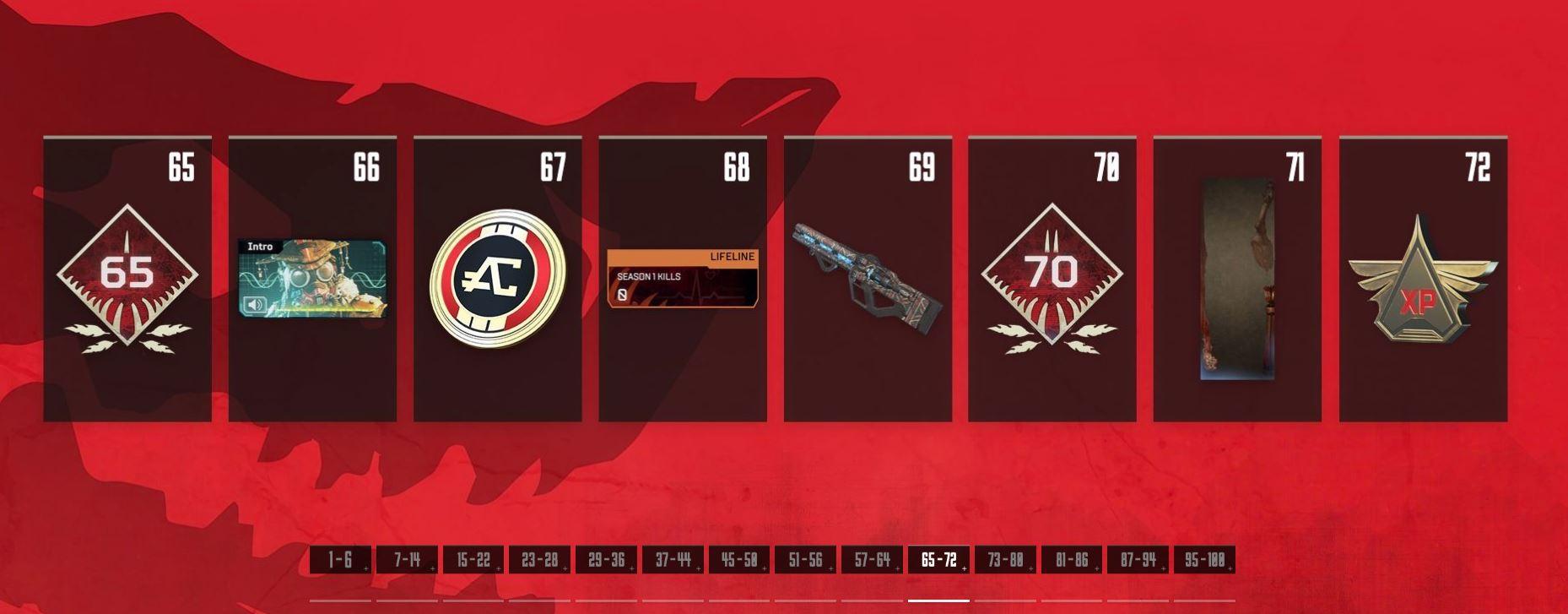Jump to the 95-100 rewards tab

(x=1204, y=560)
